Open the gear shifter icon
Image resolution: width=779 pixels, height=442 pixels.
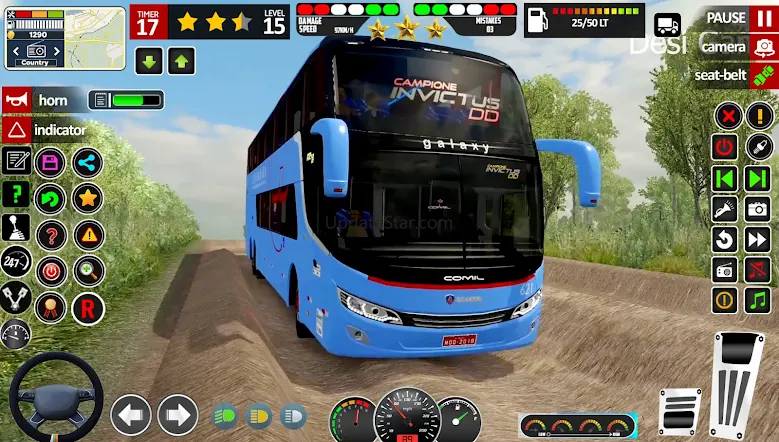pyautogui.click(x=16, y=227)
